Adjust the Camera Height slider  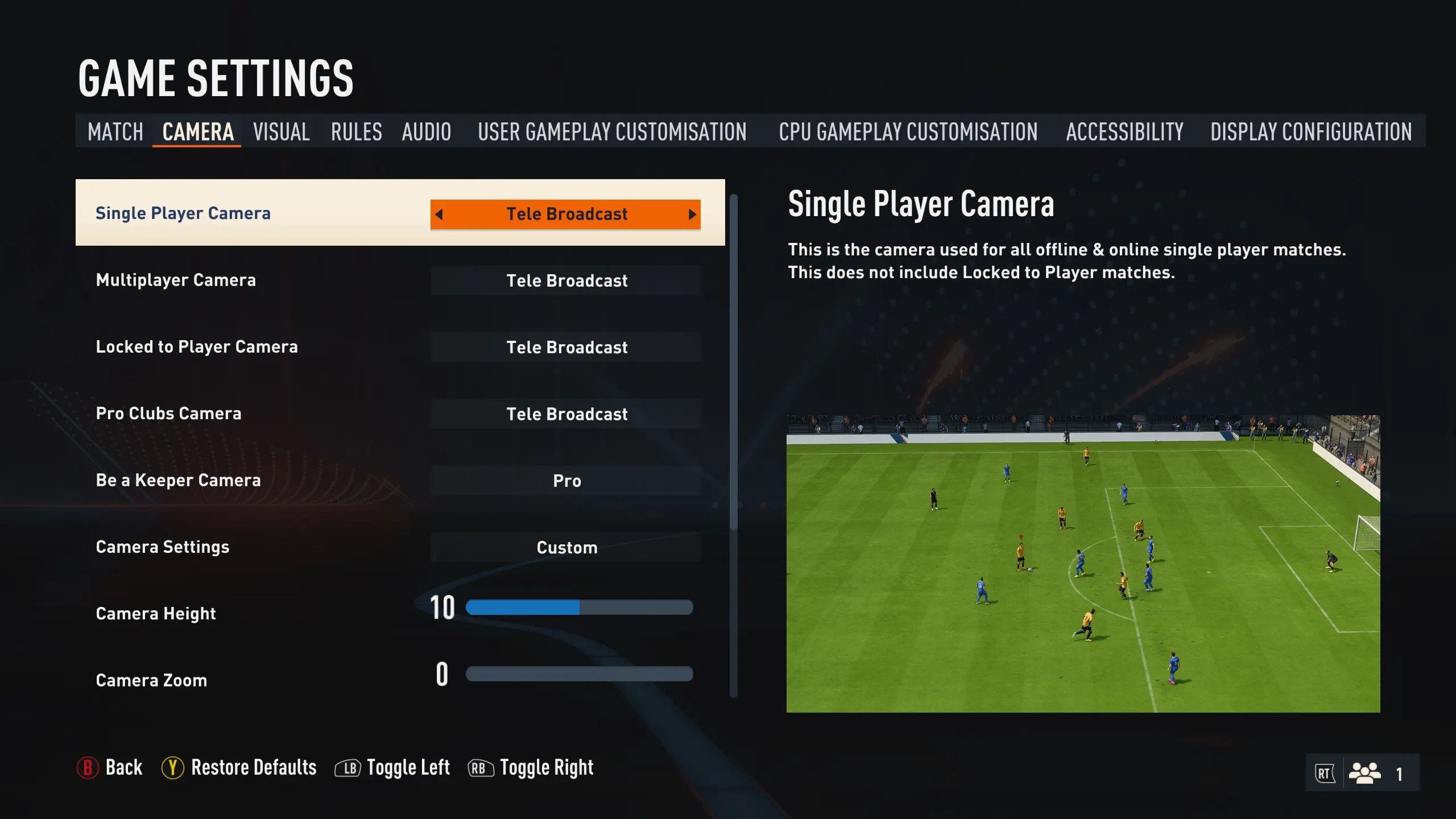point(579,608)
